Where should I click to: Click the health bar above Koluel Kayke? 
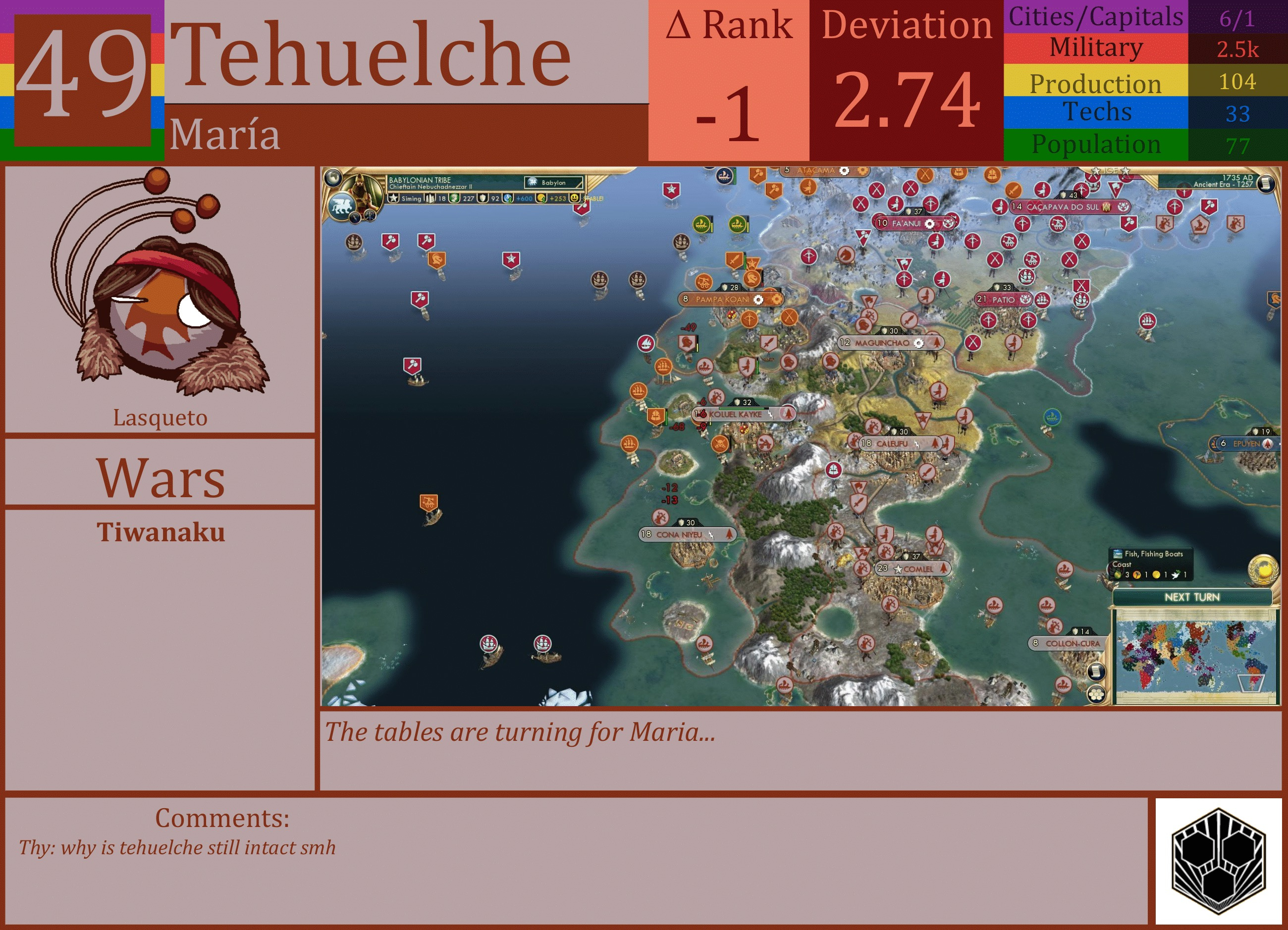pos(744,409)
